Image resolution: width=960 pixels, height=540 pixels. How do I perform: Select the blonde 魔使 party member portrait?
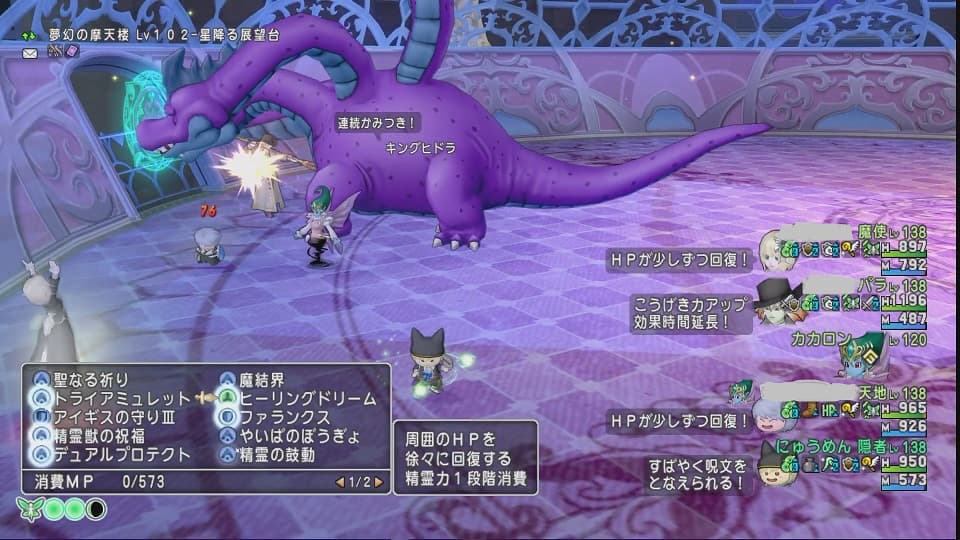776,247
